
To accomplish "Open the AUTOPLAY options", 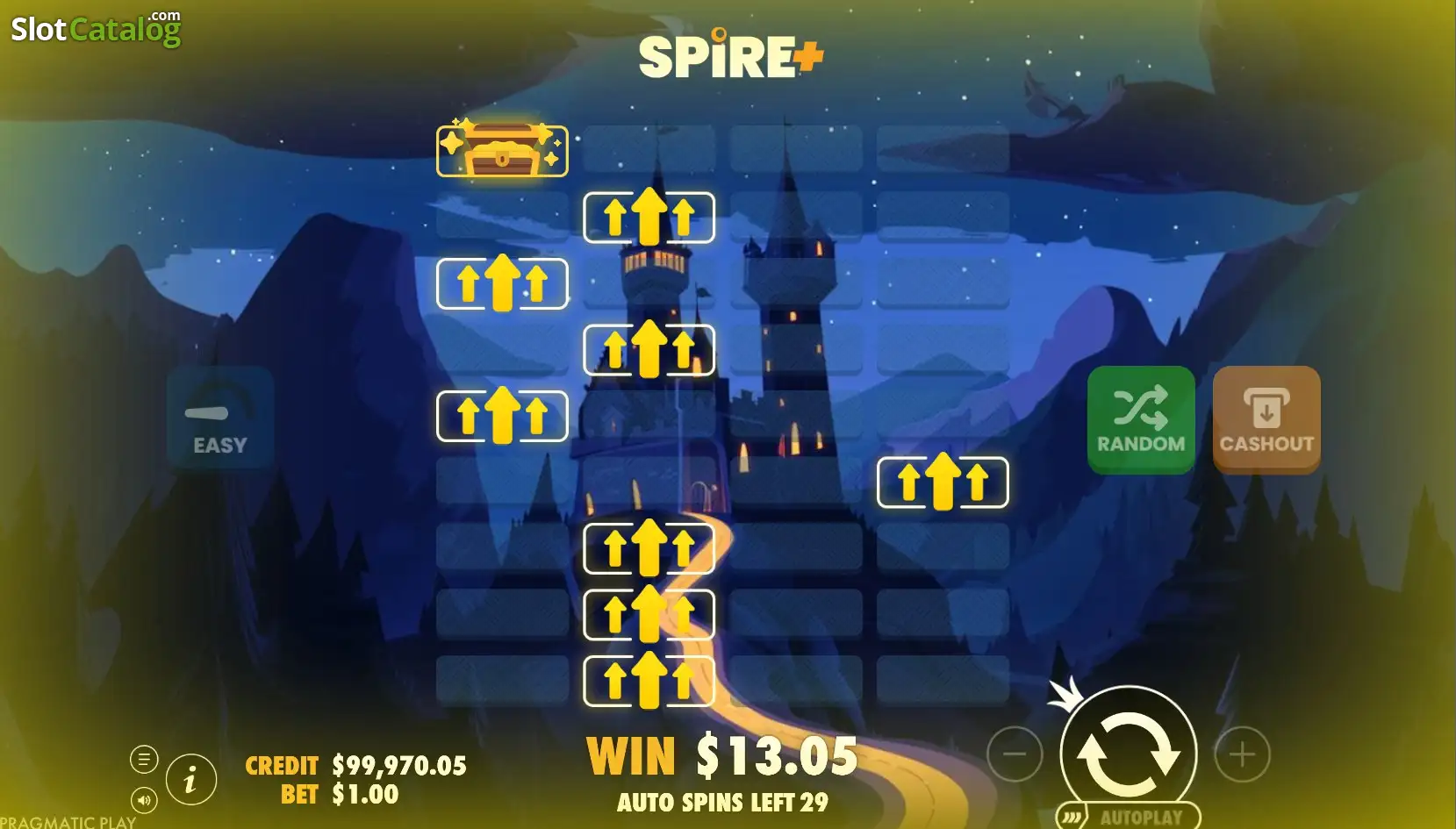I will [x=1130, y=817].
